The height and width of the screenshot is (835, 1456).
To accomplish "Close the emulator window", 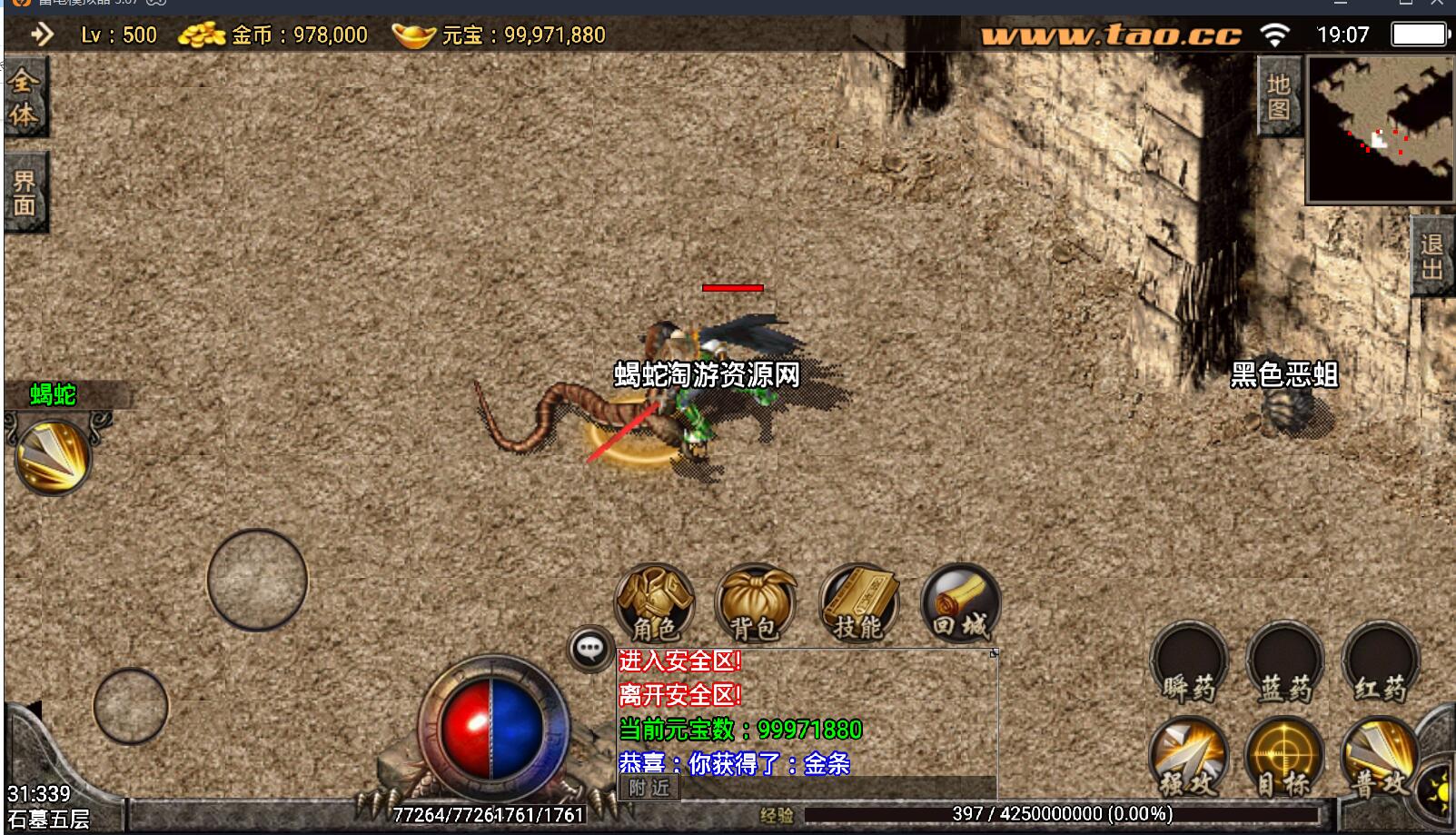I will coord(1437,4).
